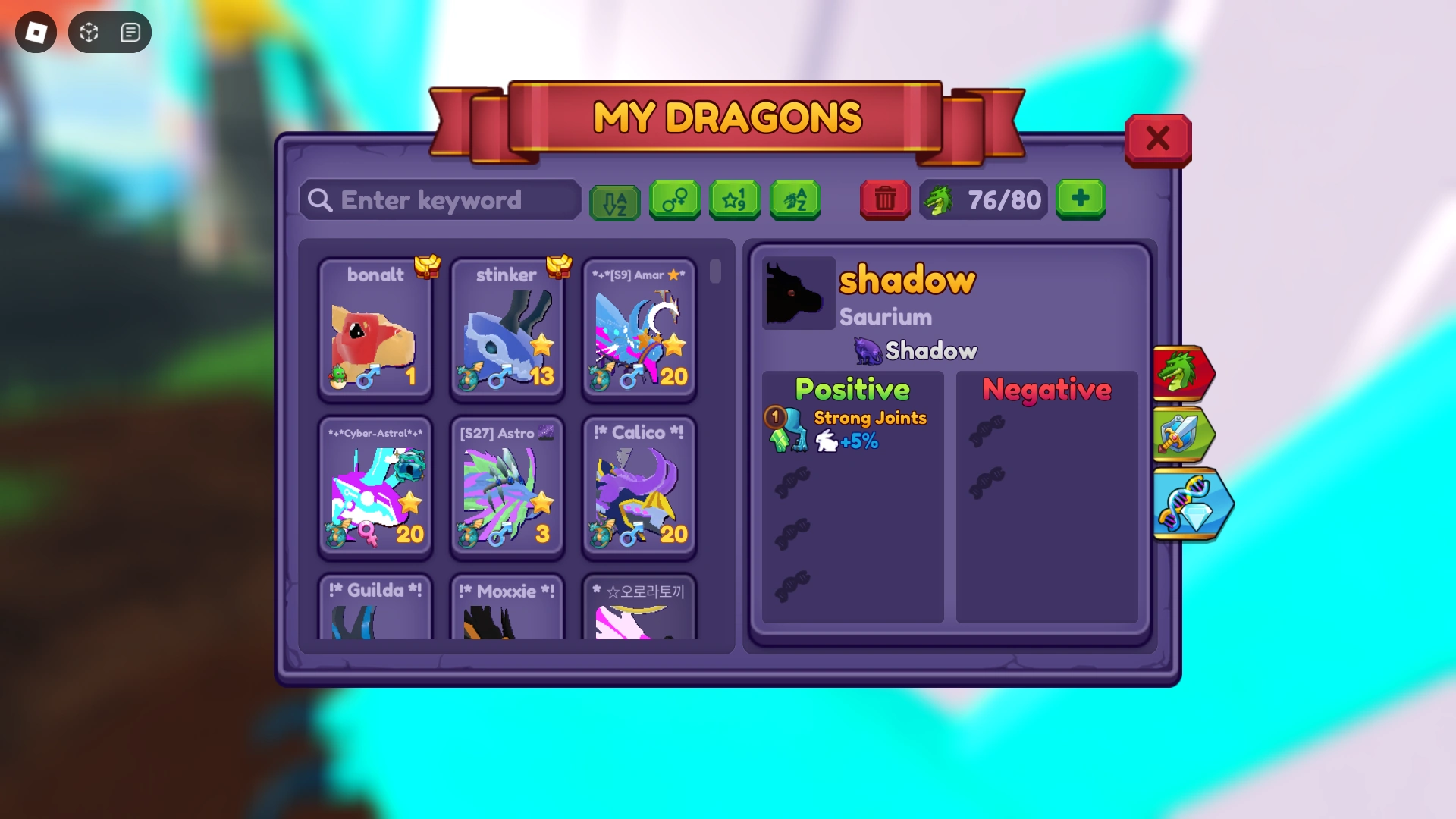Open the Roblox menu icon top-left
Screen dimensions: 1456x819
coord(36,32)
